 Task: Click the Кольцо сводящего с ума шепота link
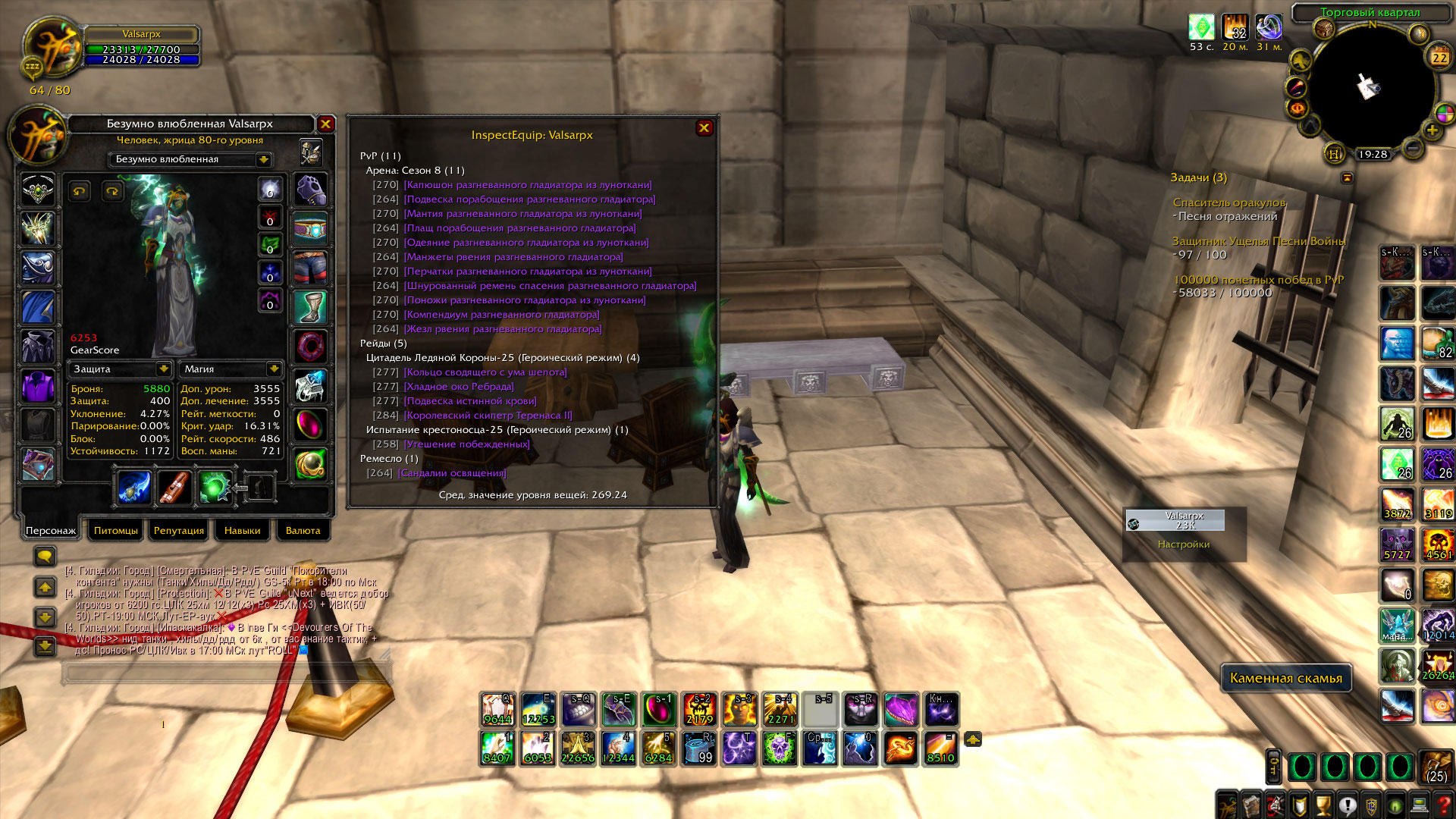(485, 372)
